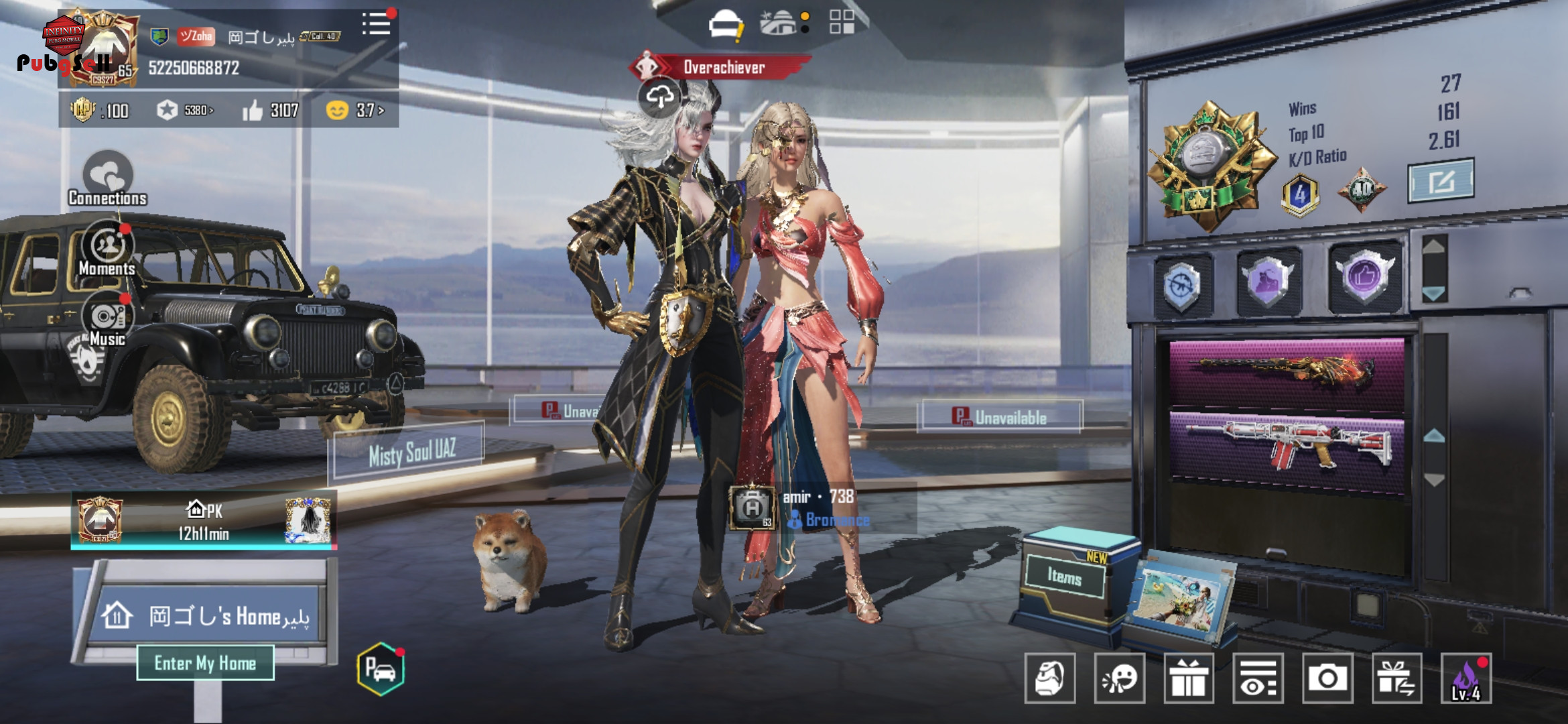The height and width of the screenshot is (724, 1568).
Task: Select the helmet tab with exclamation mark
Action: pos(725,26)
